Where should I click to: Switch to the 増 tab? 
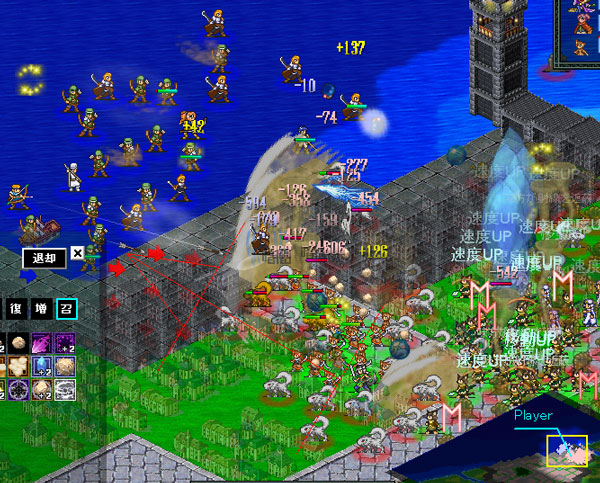[x=41, y=308]
